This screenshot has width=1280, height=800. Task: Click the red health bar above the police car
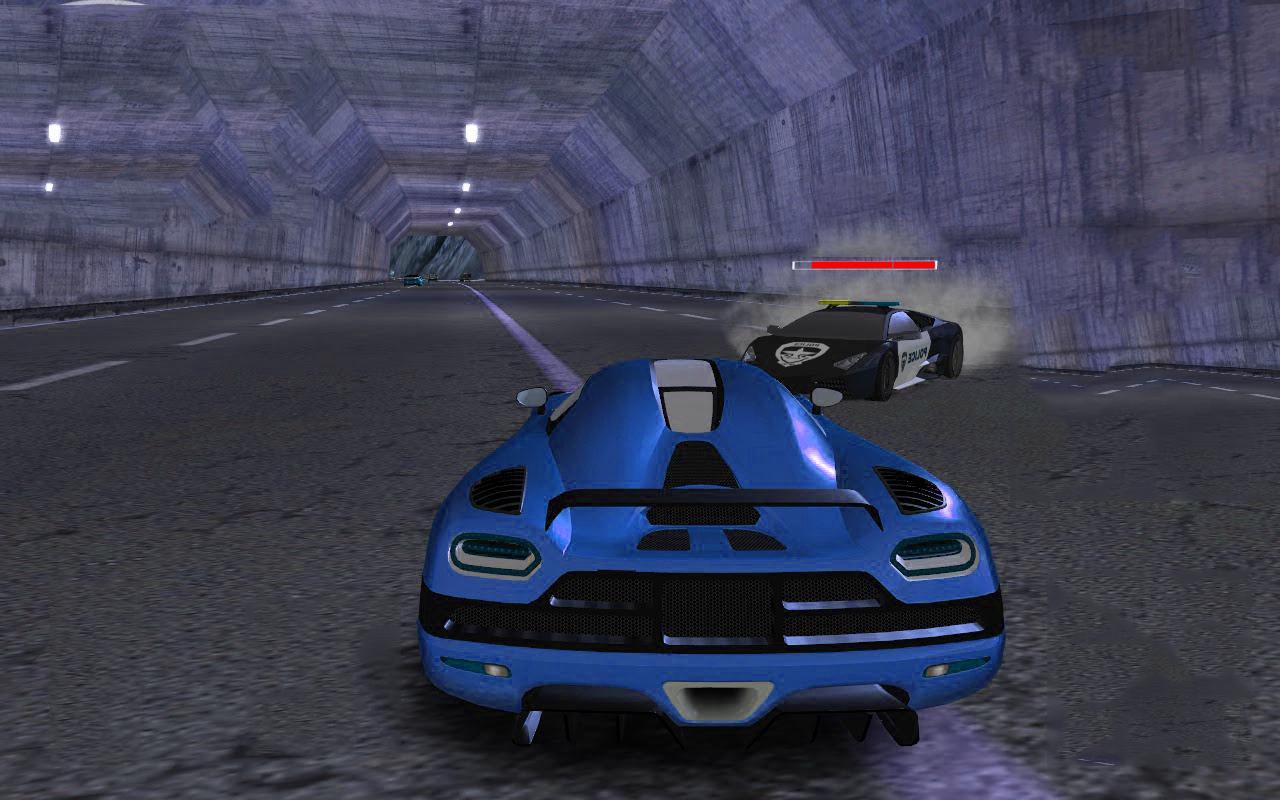click(x=865, y=265)
